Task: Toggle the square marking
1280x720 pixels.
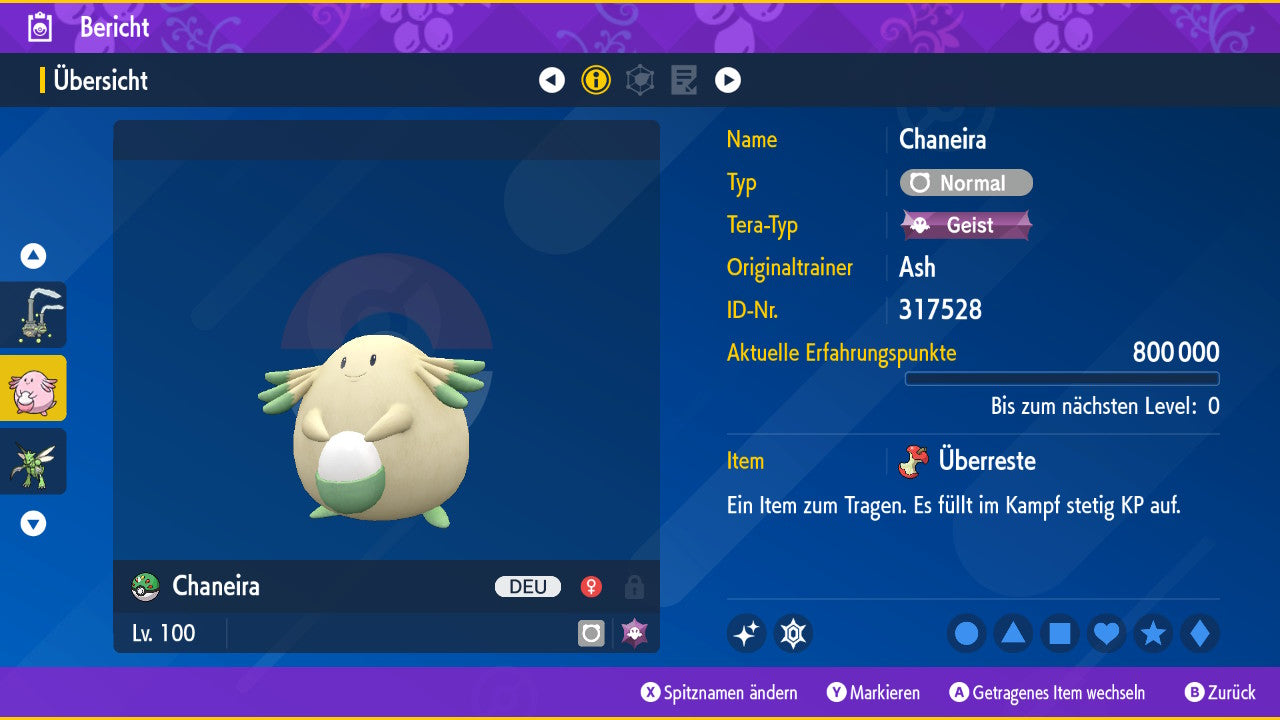Action: tap(1060, 633)
